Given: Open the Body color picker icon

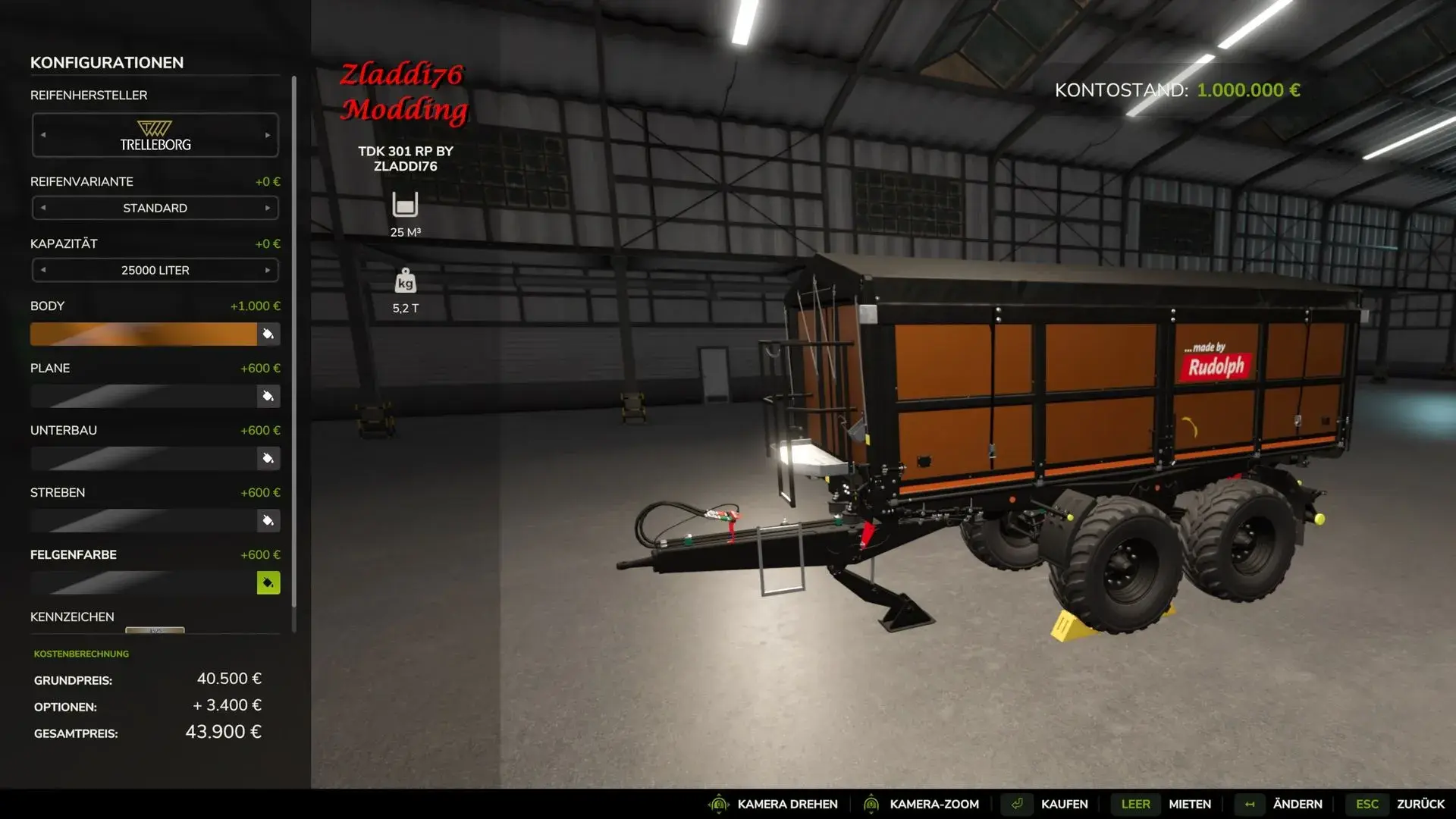Looking at the screenshot, I should [x=268, y=334].
